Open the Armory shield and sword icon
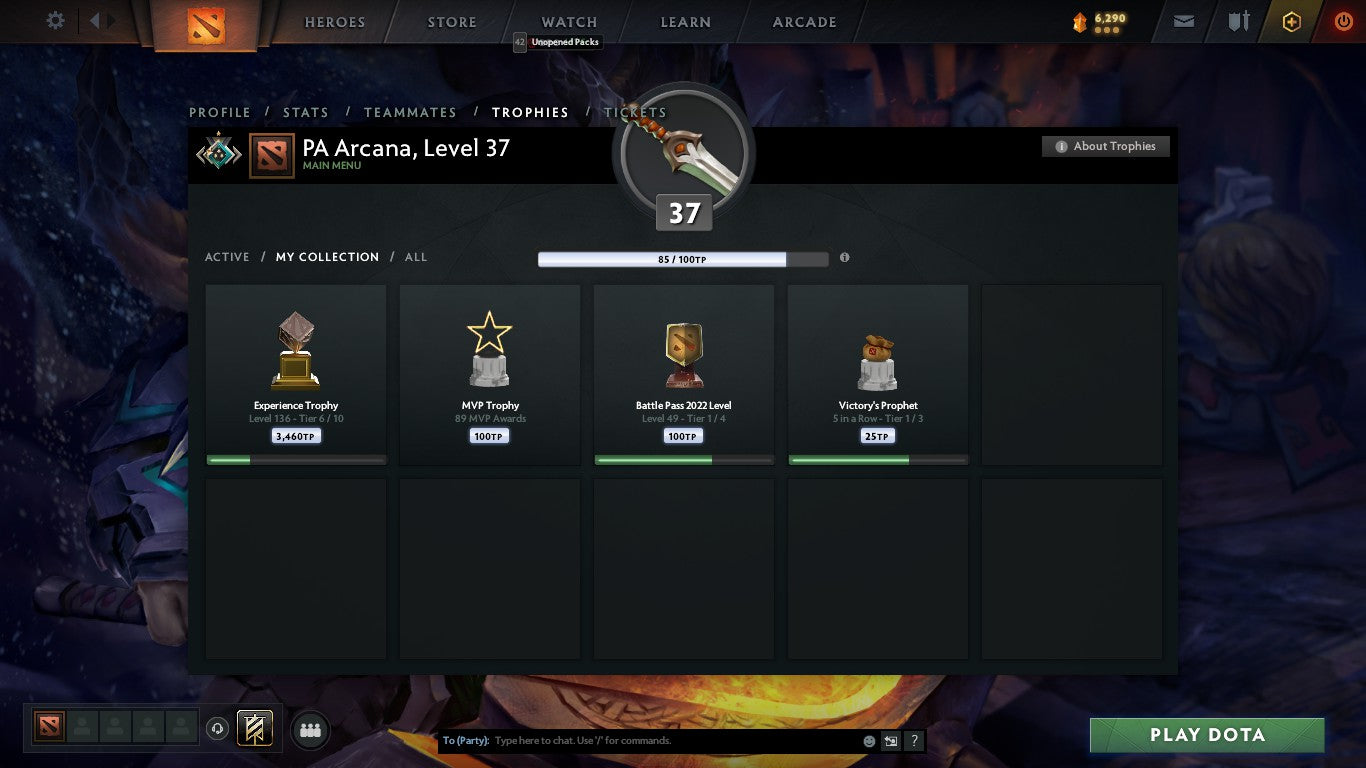The width and height of the screenshot is (1366, 768). click(1237, 20)
